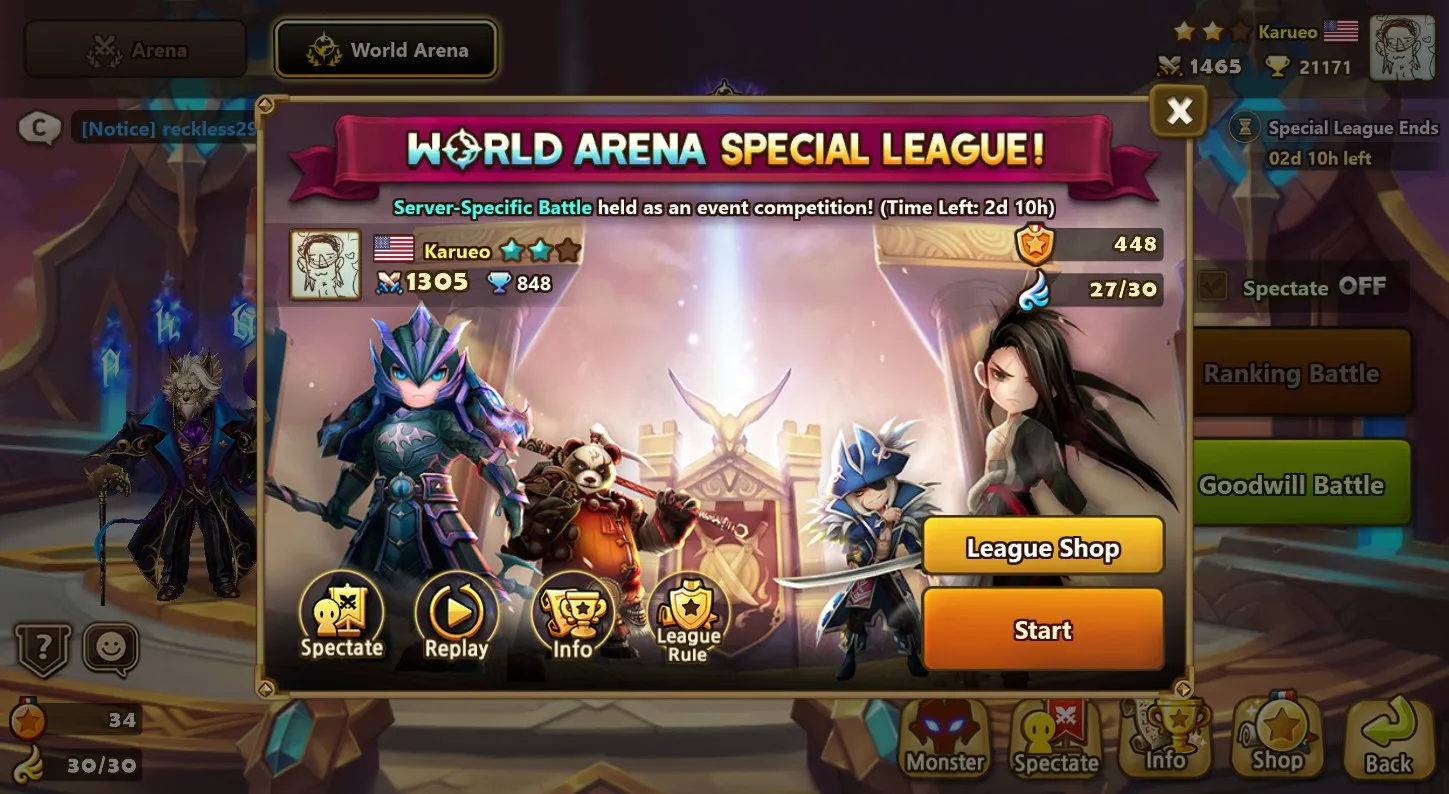Open Karueo's player profile picture
This screenshot has width=1449, height=794.
(323, 266)
